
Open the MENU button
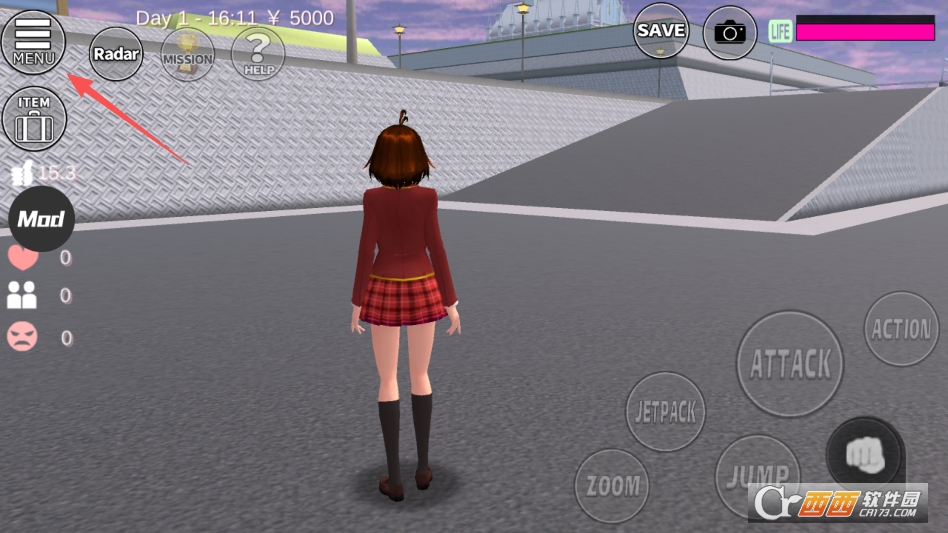tap(34, 42)
